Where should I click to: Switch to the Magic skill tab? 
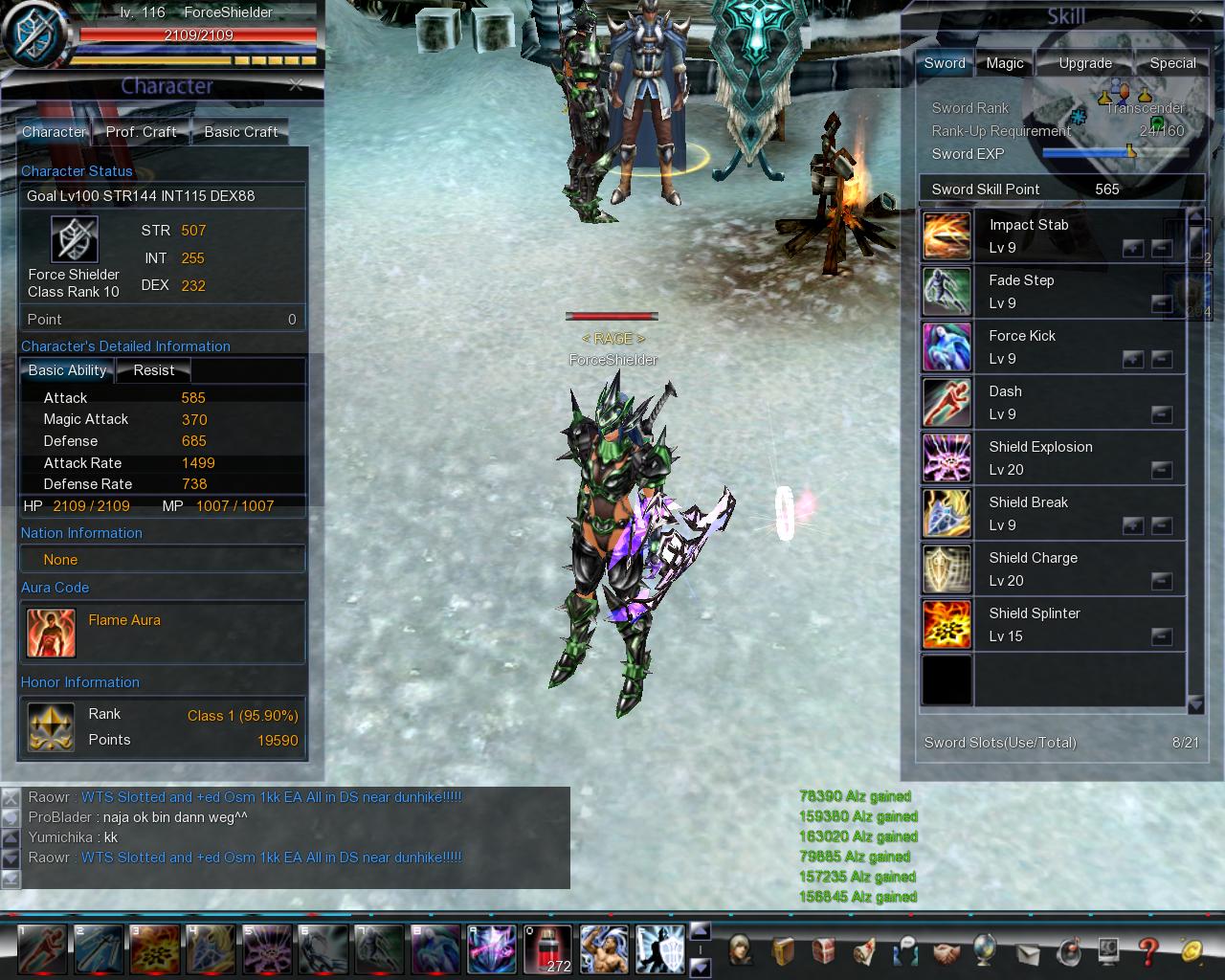point(1003,62)
